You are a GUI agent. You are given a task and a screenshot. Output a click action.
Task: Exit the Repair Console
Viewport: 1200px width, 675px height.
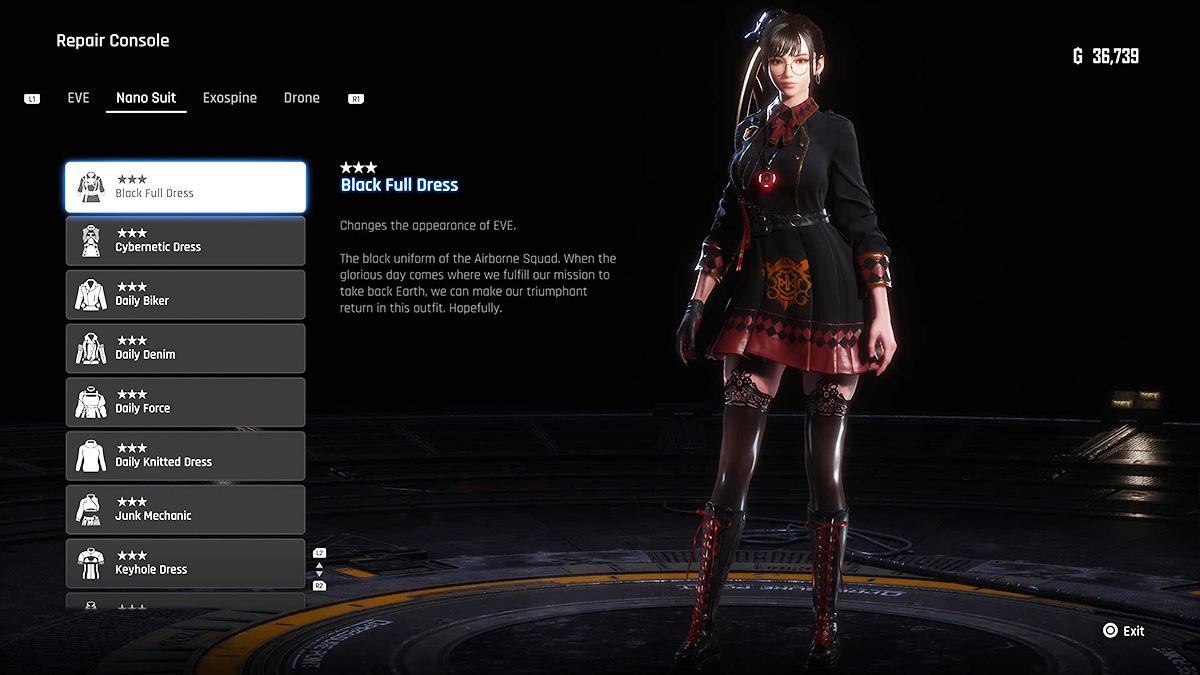click(x=1123, y=631)
